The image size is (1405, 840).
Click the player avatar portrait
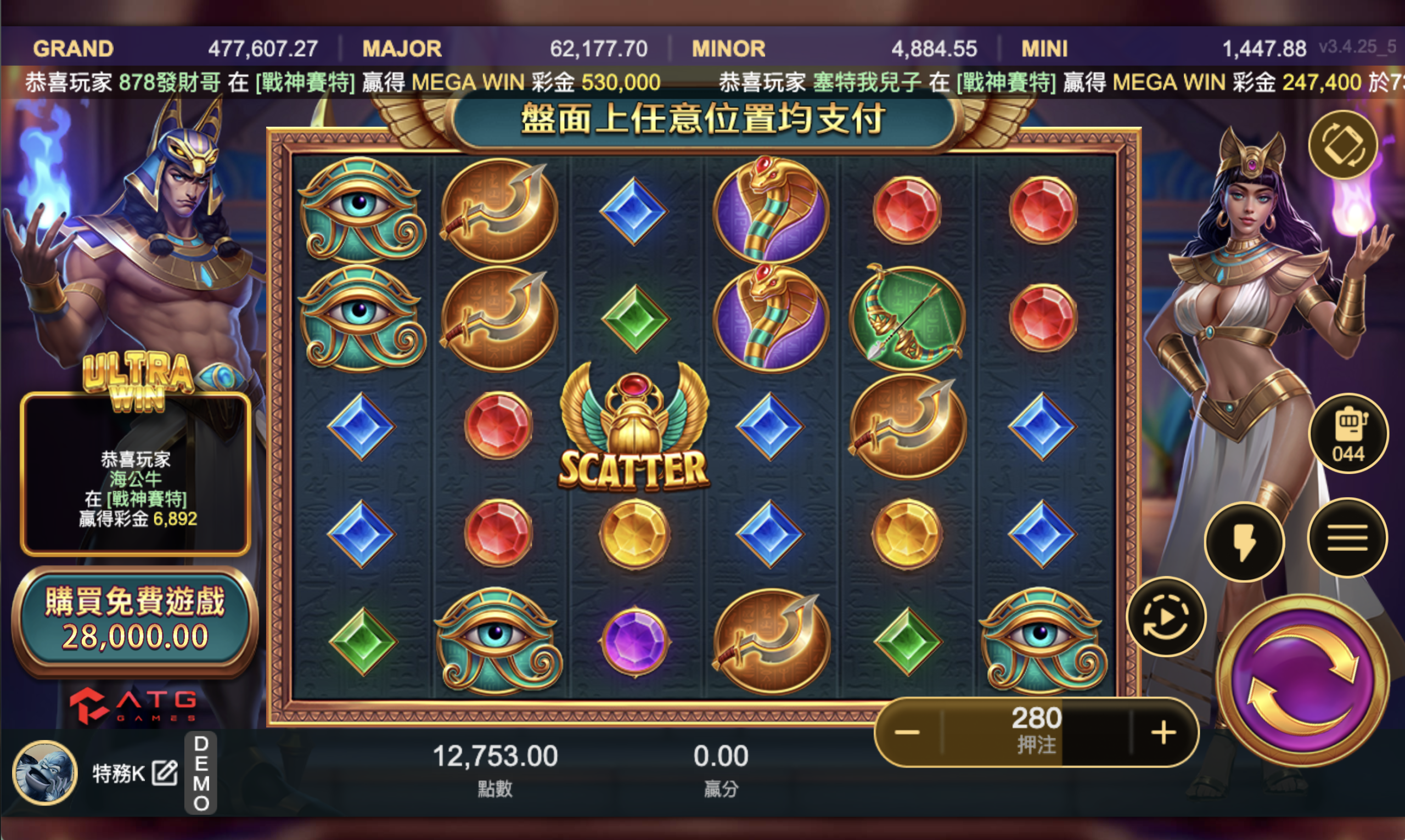point(46,773)
